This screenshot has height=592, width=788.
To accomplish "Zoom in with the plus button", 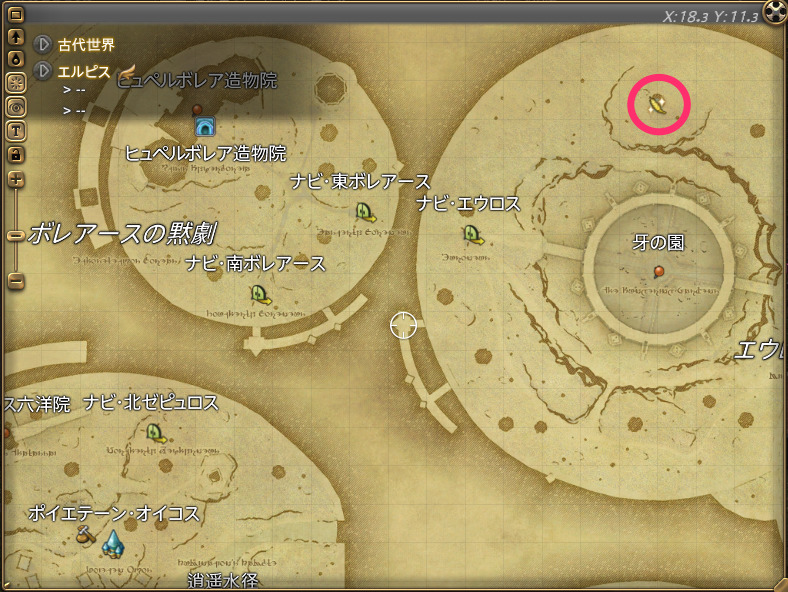I will point(16,180).
